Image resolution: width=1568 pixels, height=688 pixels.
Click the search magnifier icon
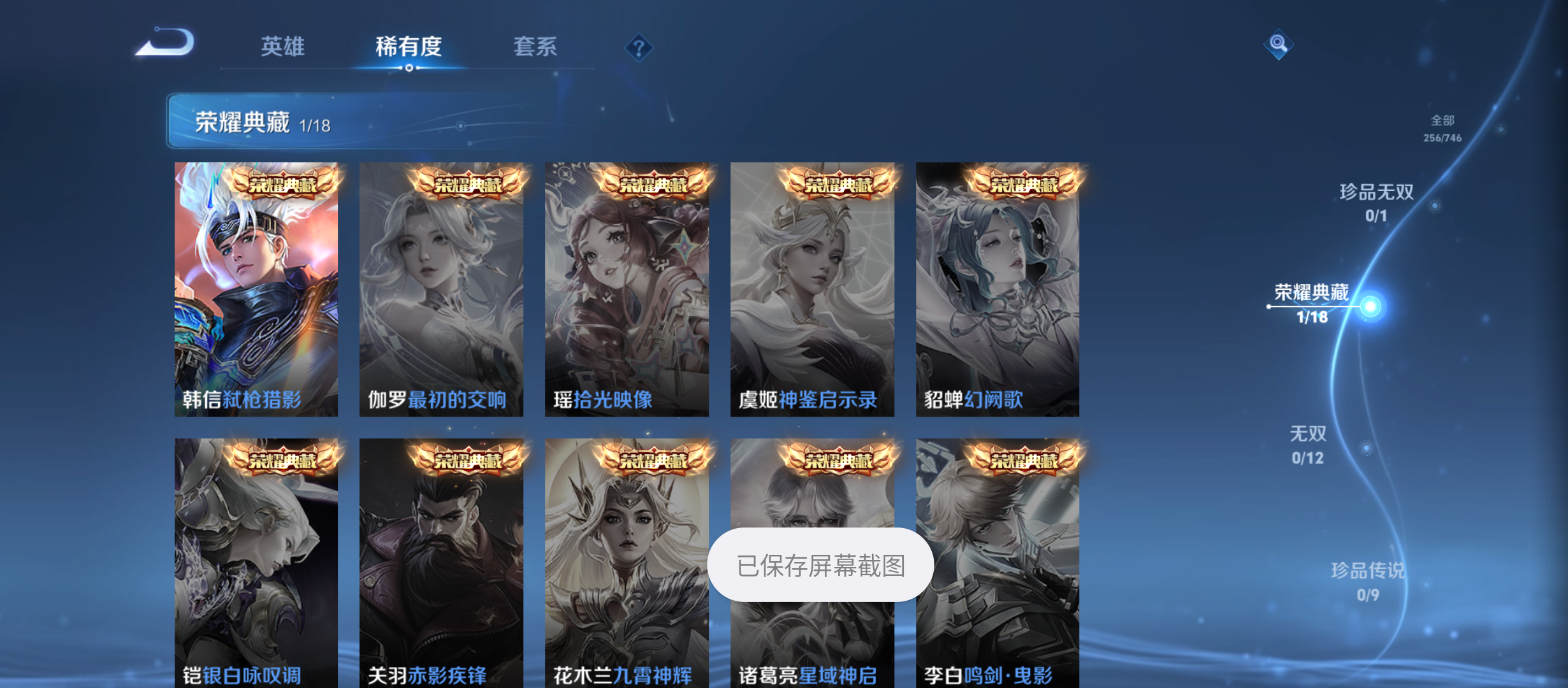1279,44
